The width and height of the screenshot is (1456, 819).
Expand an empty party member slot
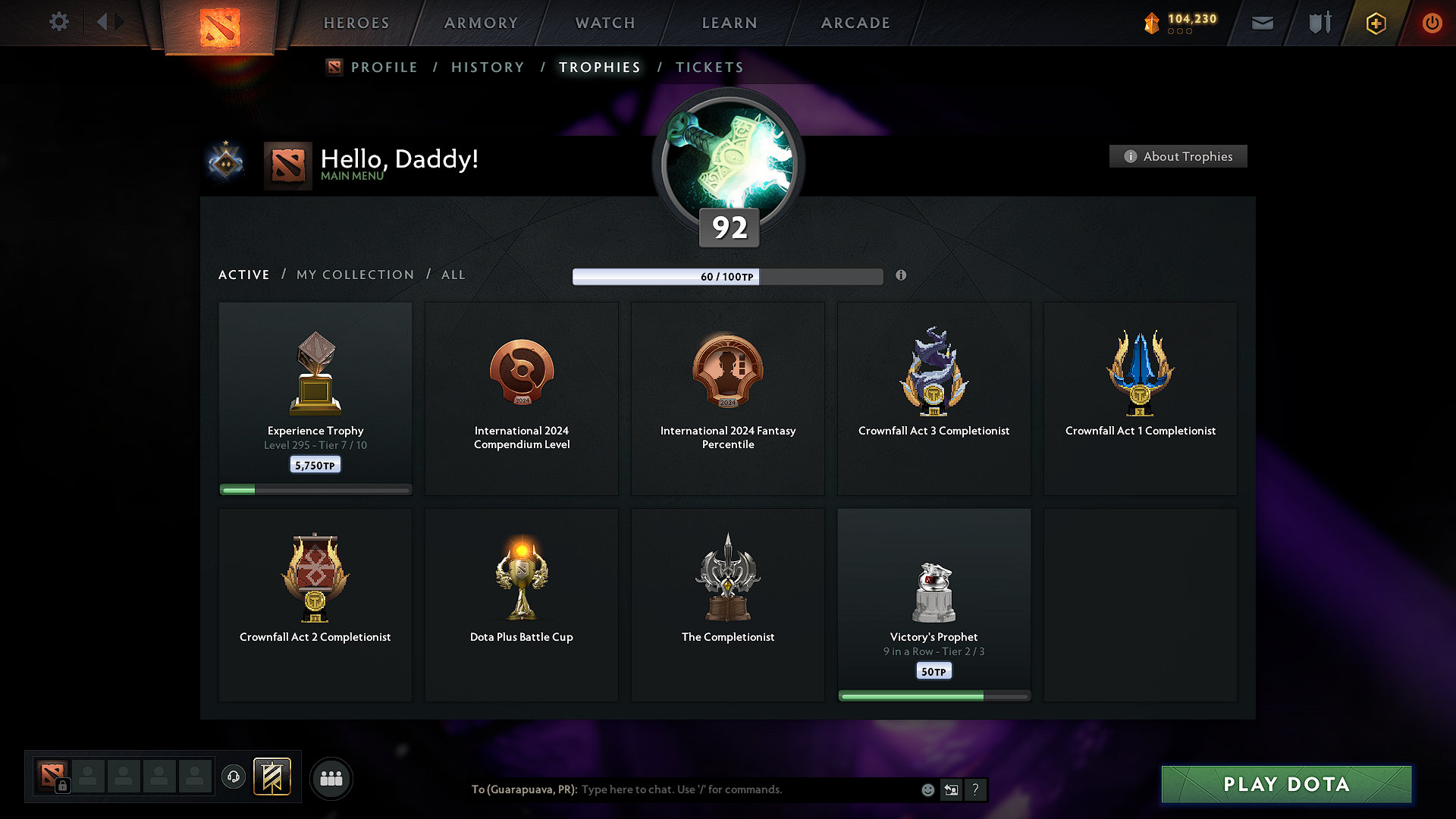88,777
